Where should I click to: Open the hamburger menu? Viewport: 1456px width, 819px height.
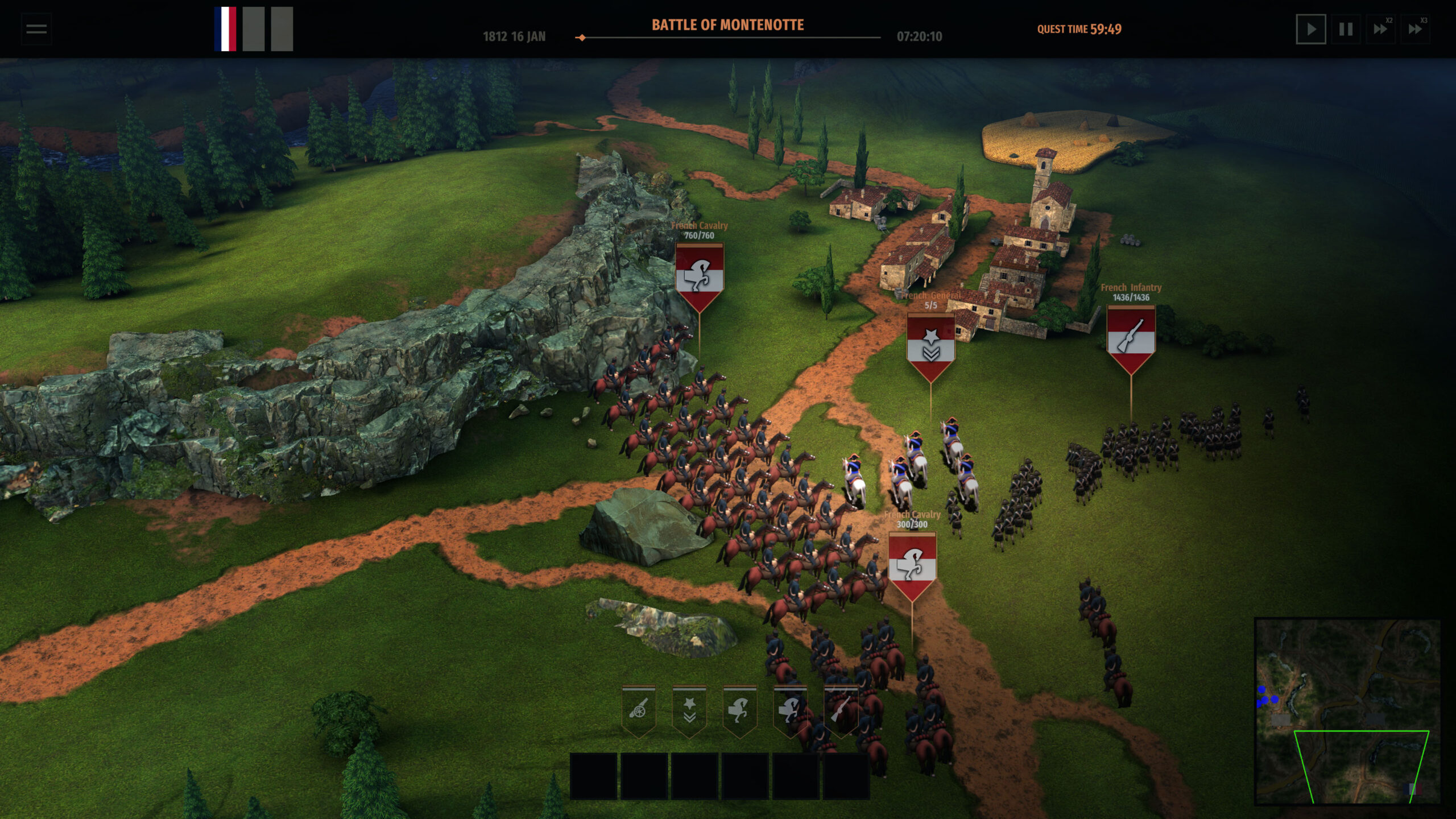click(x=35, y=30)
